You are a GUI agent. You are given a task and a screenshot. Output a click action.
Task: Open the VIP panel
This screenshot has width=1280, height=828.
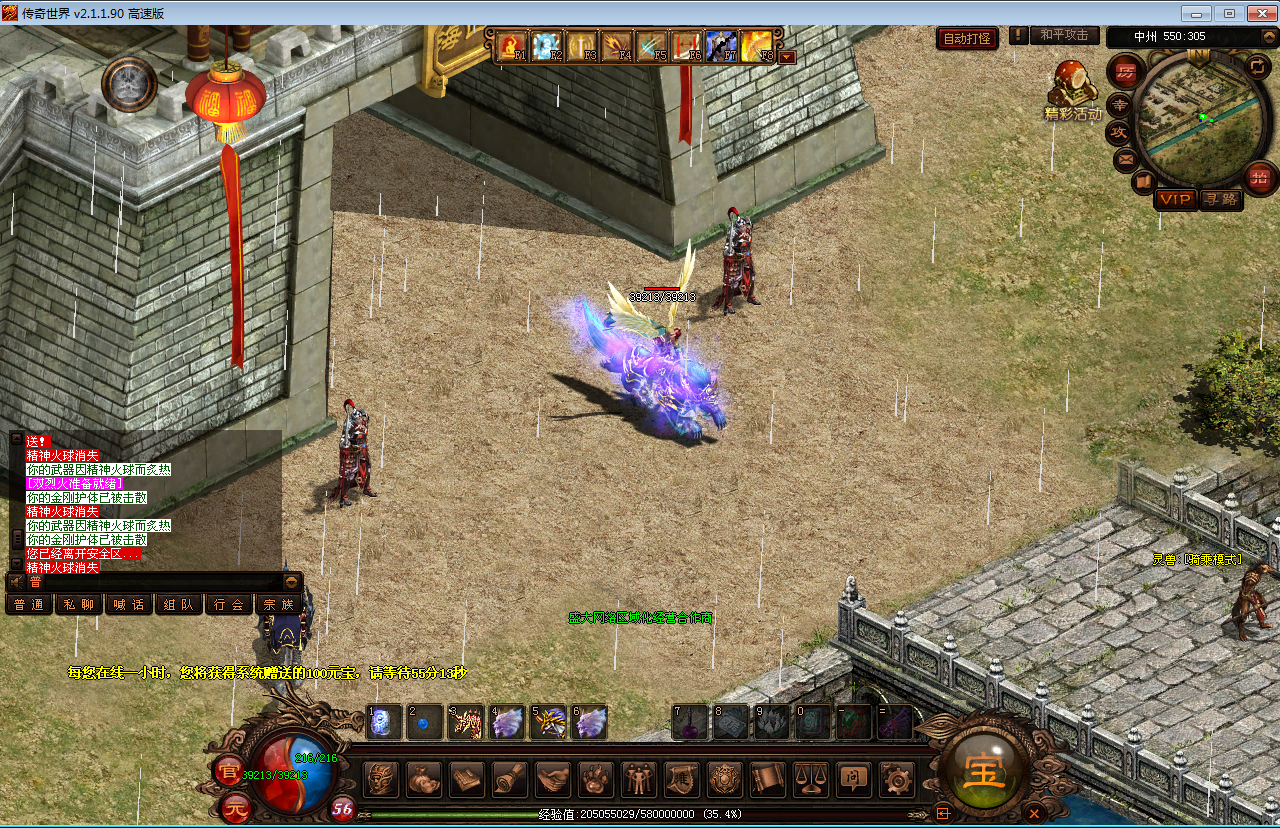point(1174,199)
